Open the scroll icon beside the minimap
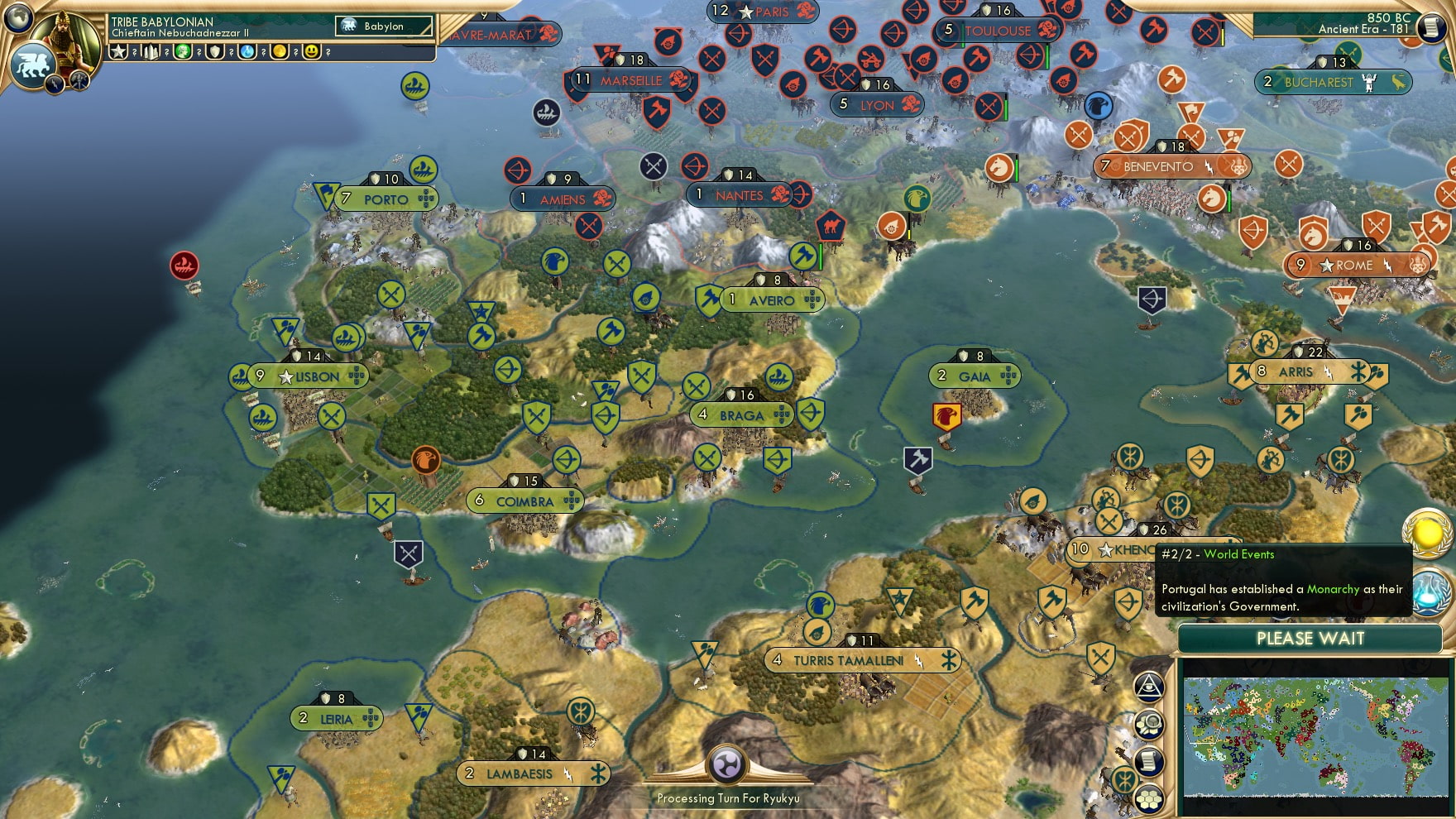This screenshot has width=1456, height=819. tap(1148, 761)
